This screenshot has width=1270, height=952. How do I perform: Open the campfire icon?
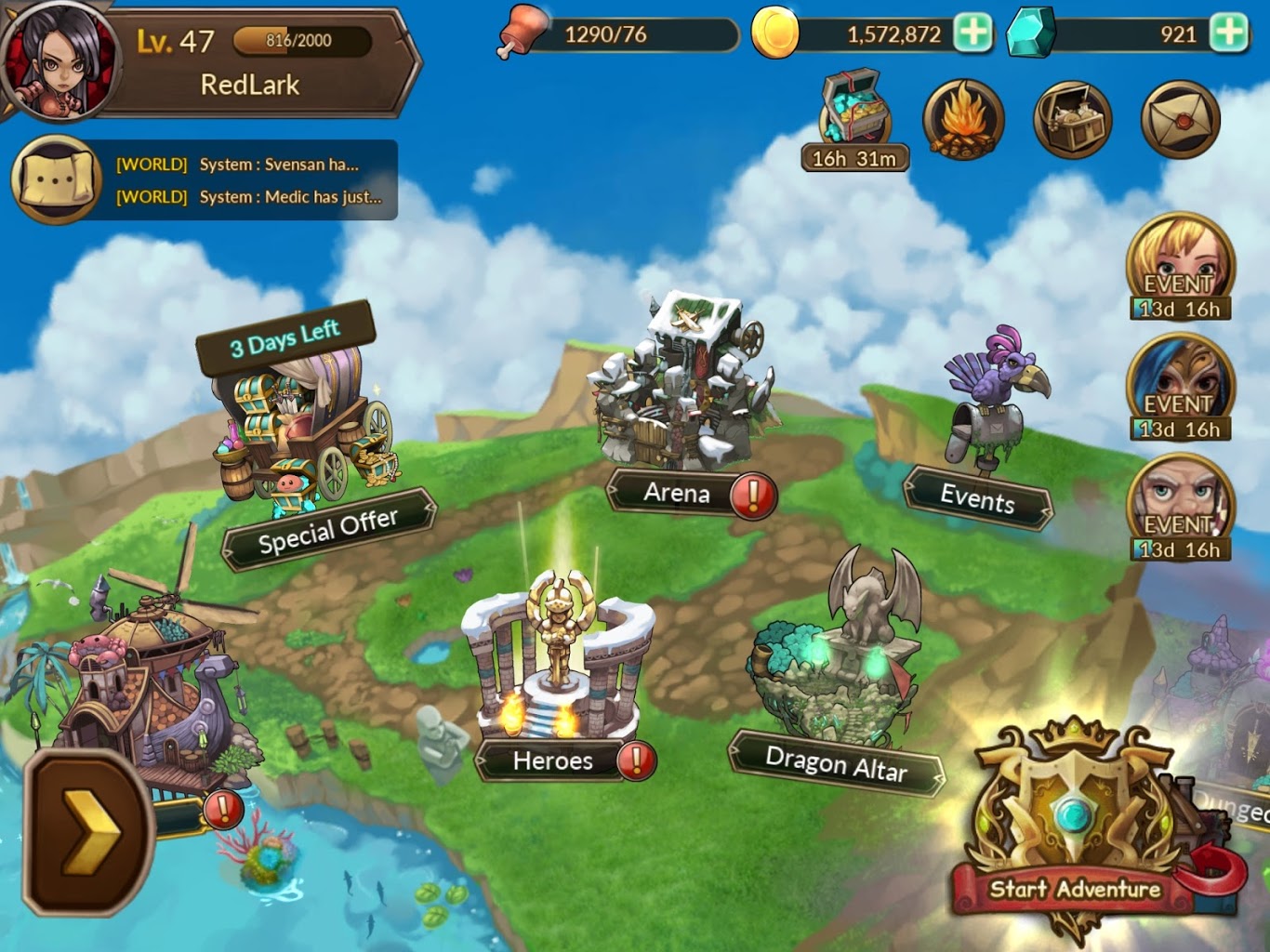pyautogui.click(x=962, y=121)
